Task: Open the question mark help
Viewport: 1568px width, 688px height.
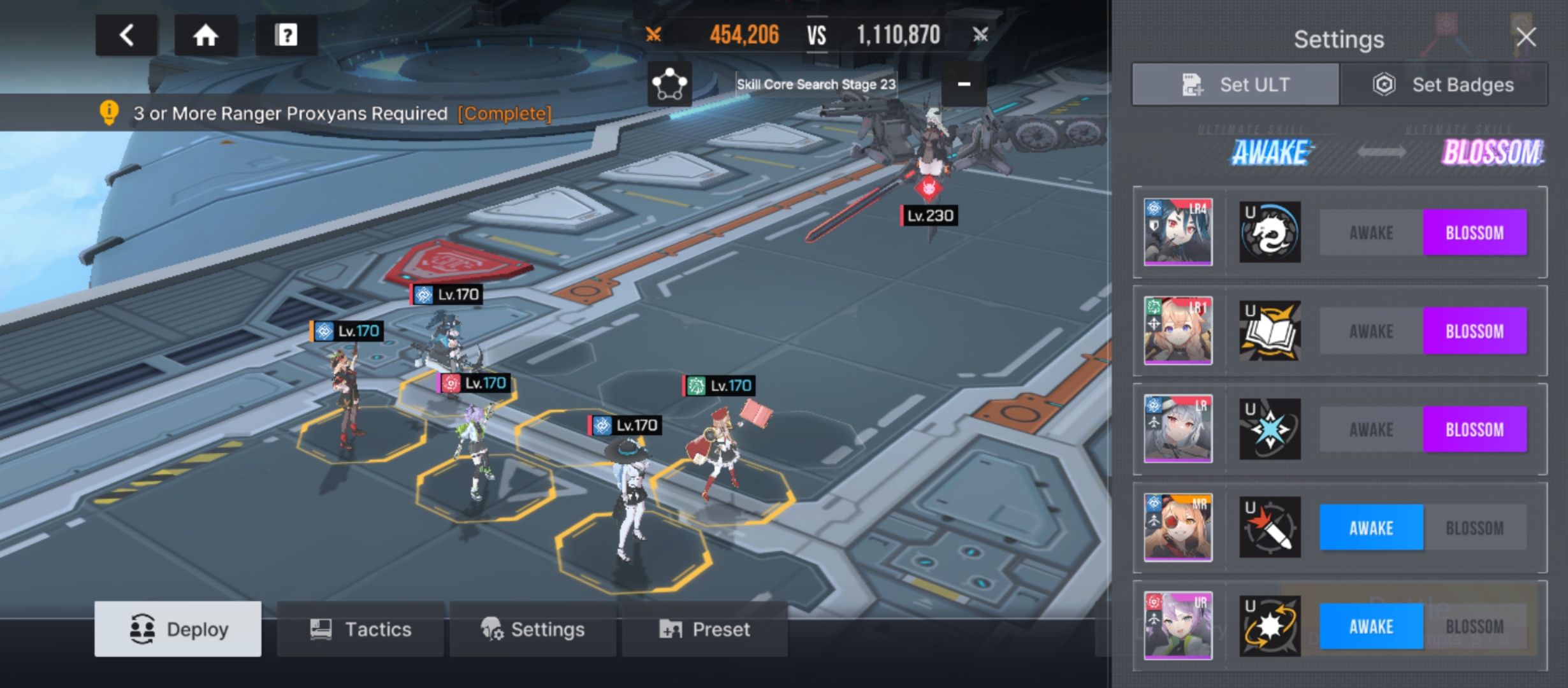Action: click(286, 35)
